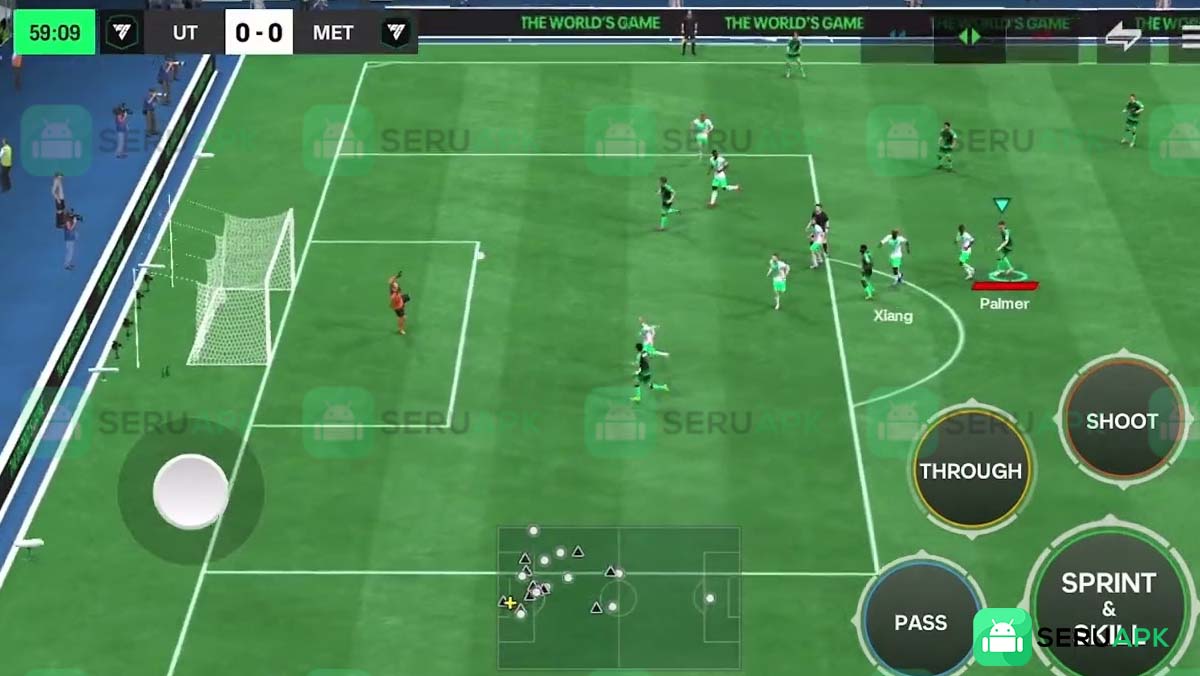Tap the swap arrows icon
The width and height of the screenshot is (1200, 676).
pyautogui.click(x=1123, y=36)
